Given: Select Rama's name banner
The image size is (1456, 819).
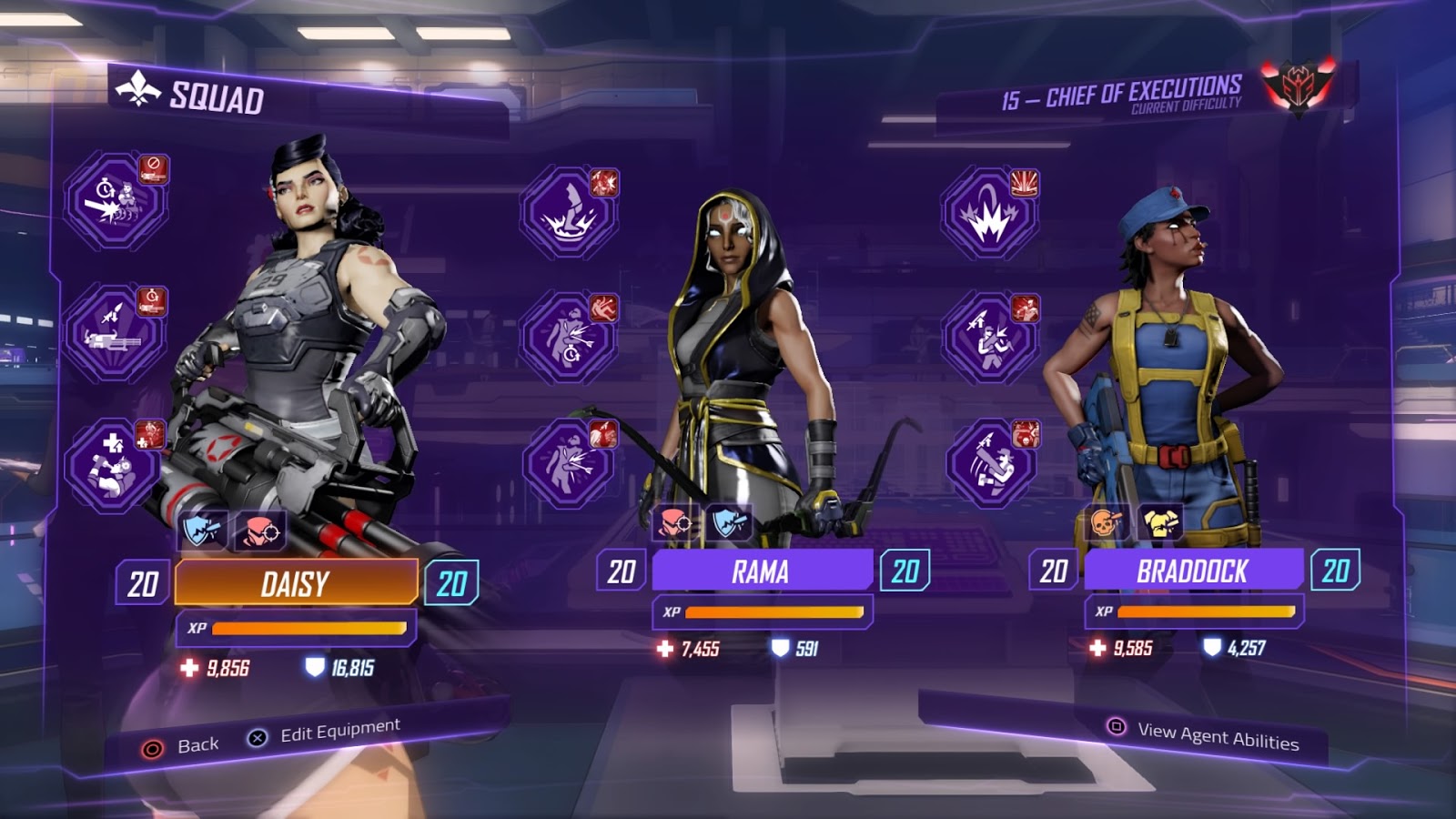Looking at the screenshot, I should click(x=762, y=571).
